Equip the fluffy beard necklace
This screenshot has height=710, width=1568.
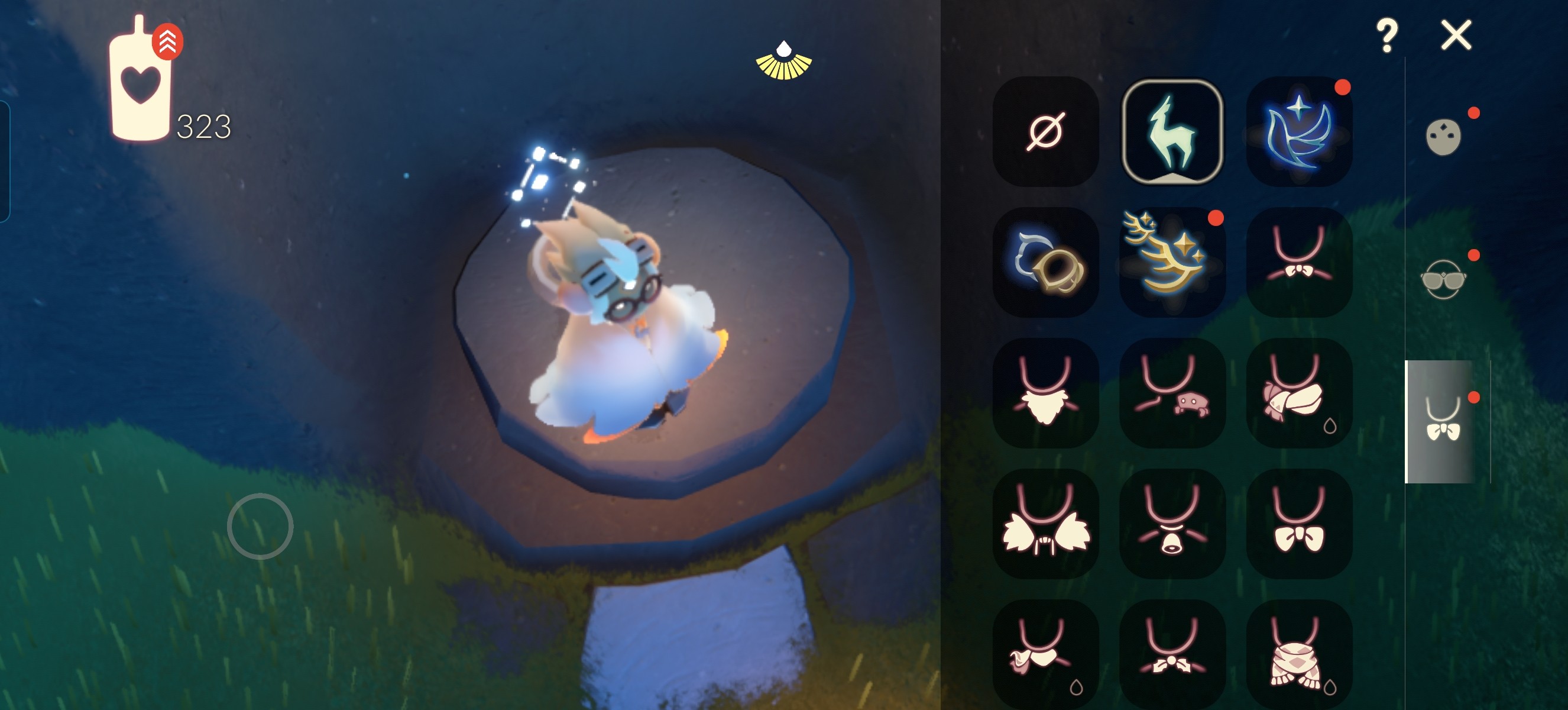click(x=1045, y=393)
